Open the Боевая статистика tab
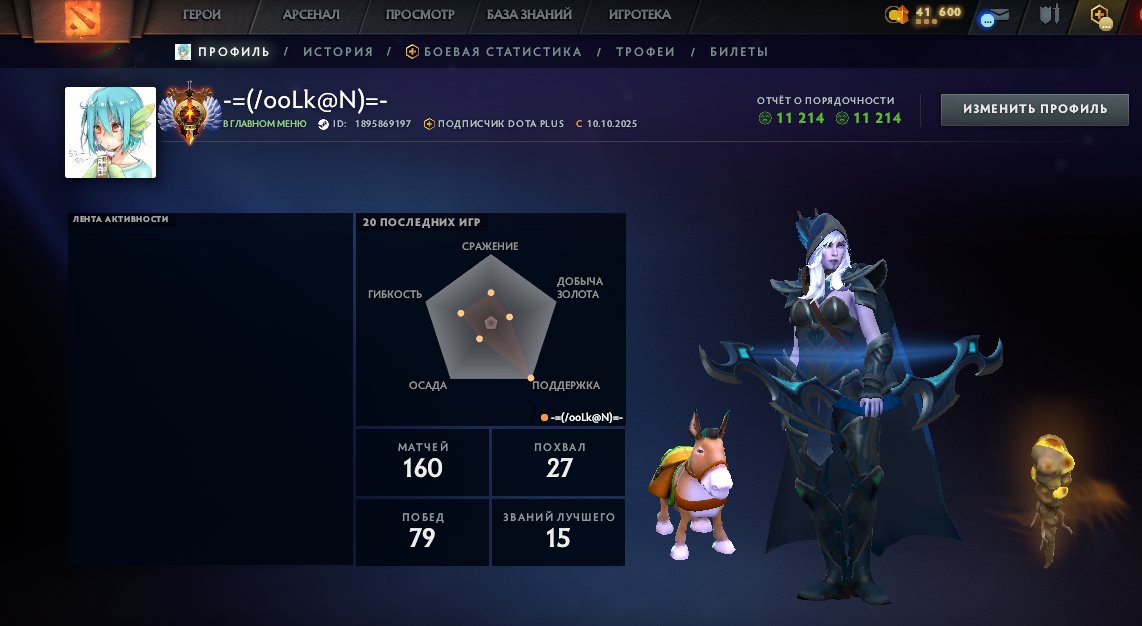 [x=493, y=52]
